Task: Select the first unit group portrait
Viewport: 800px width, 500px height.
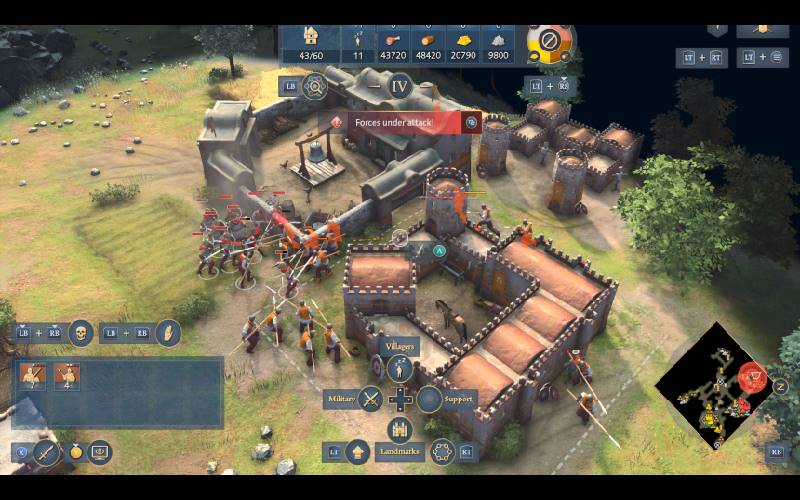Action: click(x=33, y=376)
